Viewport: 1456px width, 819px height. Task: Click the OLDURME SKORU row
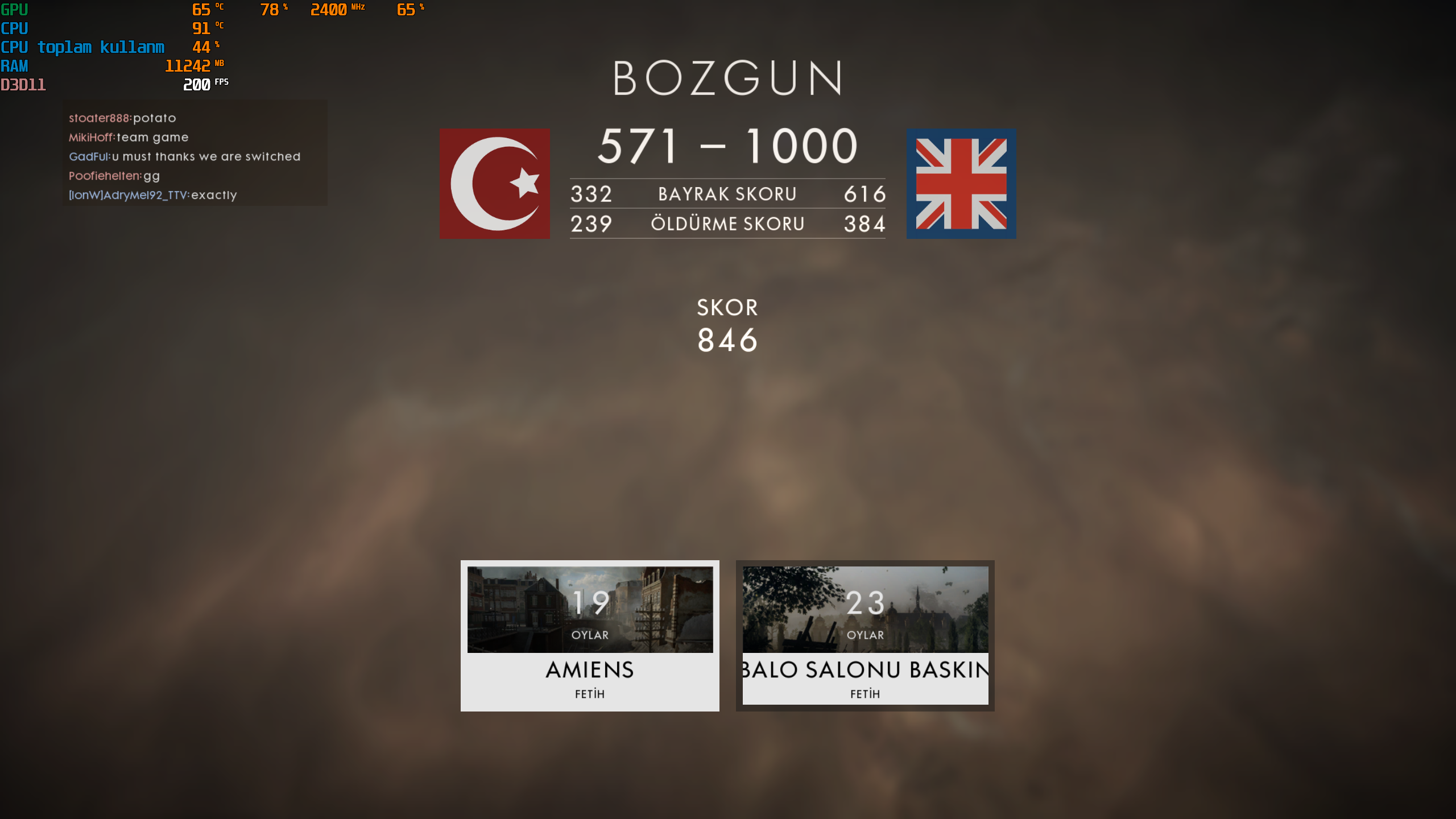(727, 223)
